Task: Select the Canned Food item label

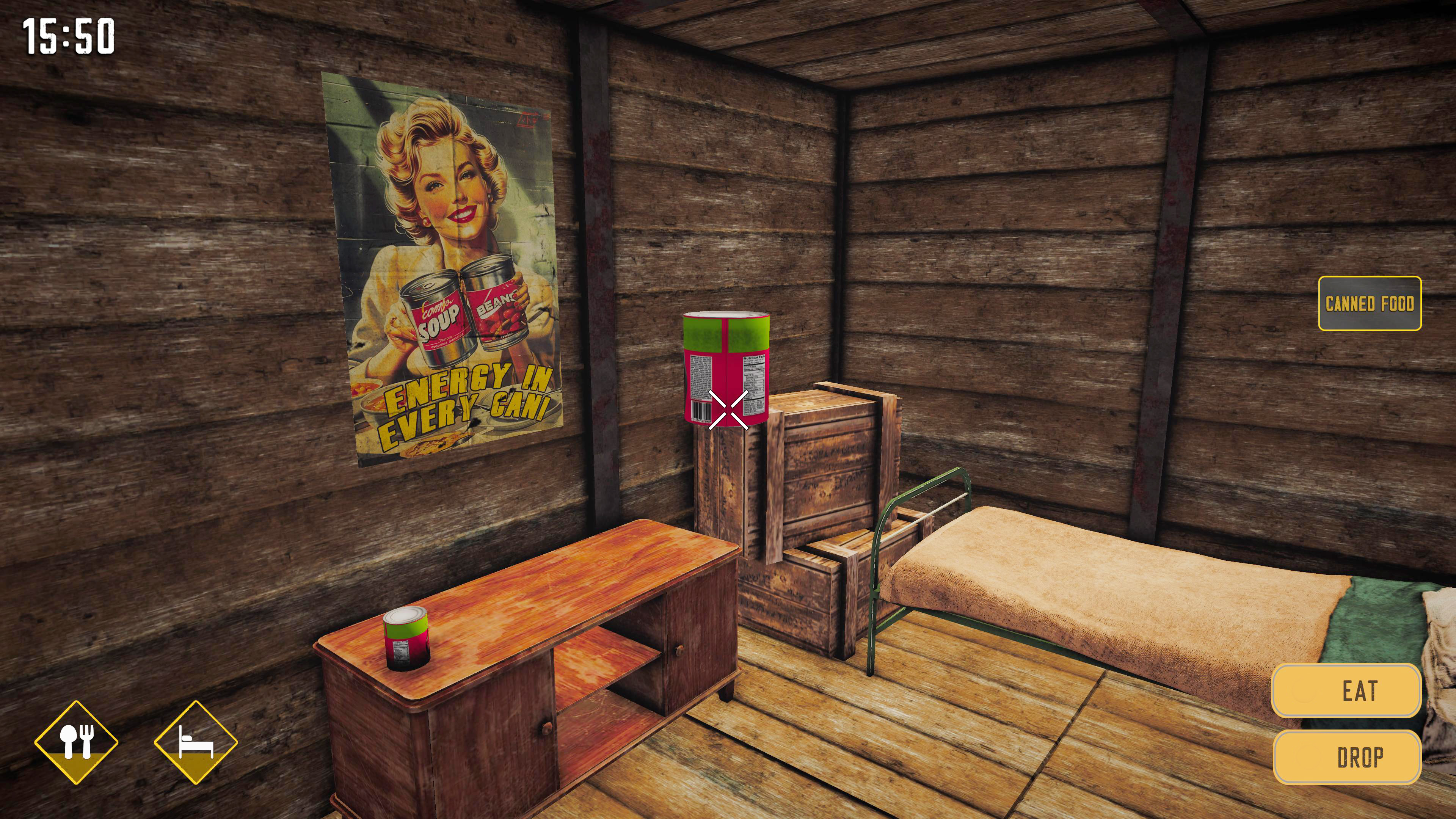Action: click(x=1370, y=303)
